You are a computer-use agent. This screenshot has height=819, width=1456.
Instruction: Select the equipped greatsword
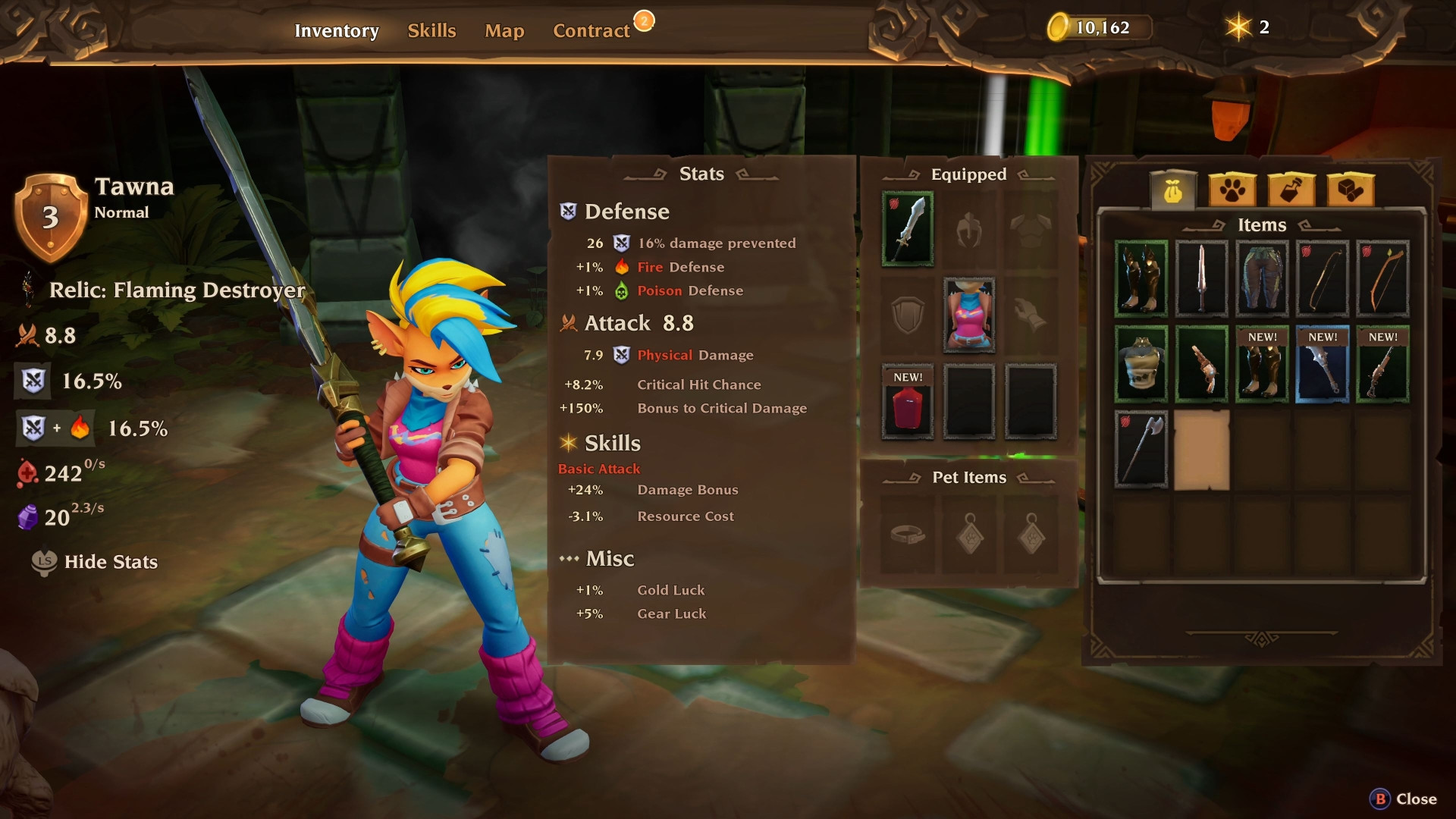[x=908, y=227]
